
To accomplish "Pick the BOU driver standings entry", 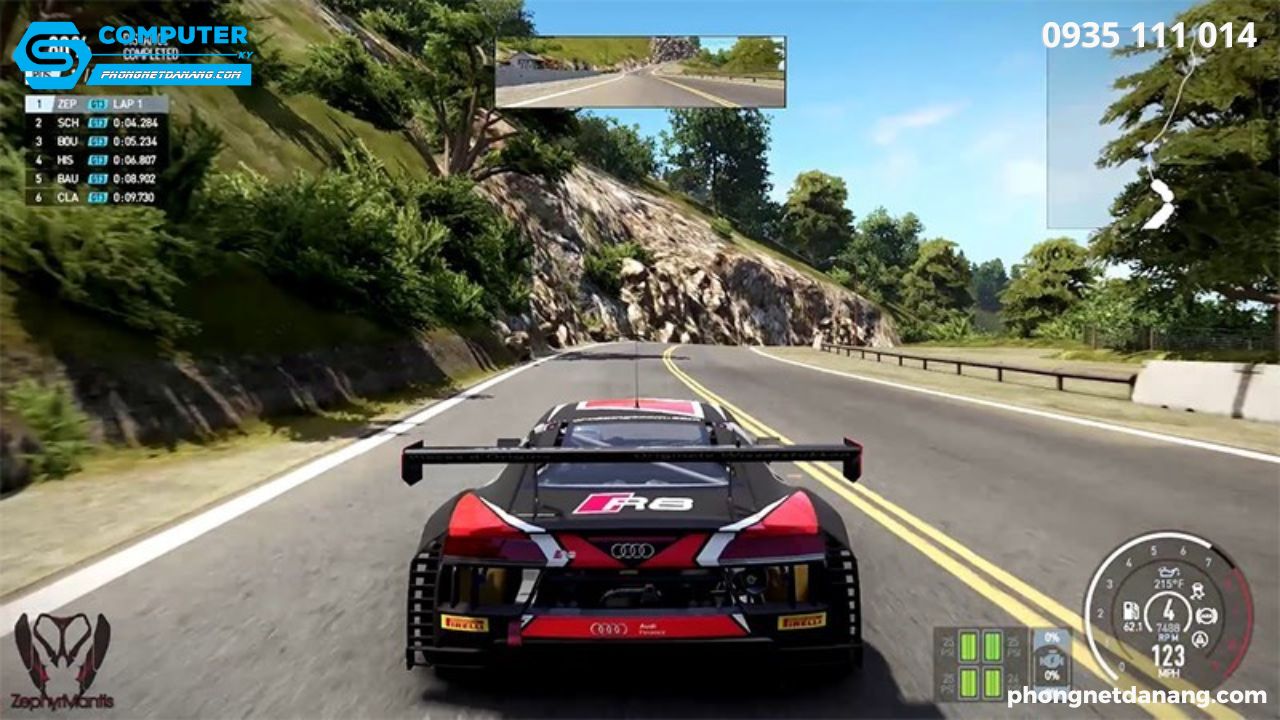I will (x=96, y=141).
